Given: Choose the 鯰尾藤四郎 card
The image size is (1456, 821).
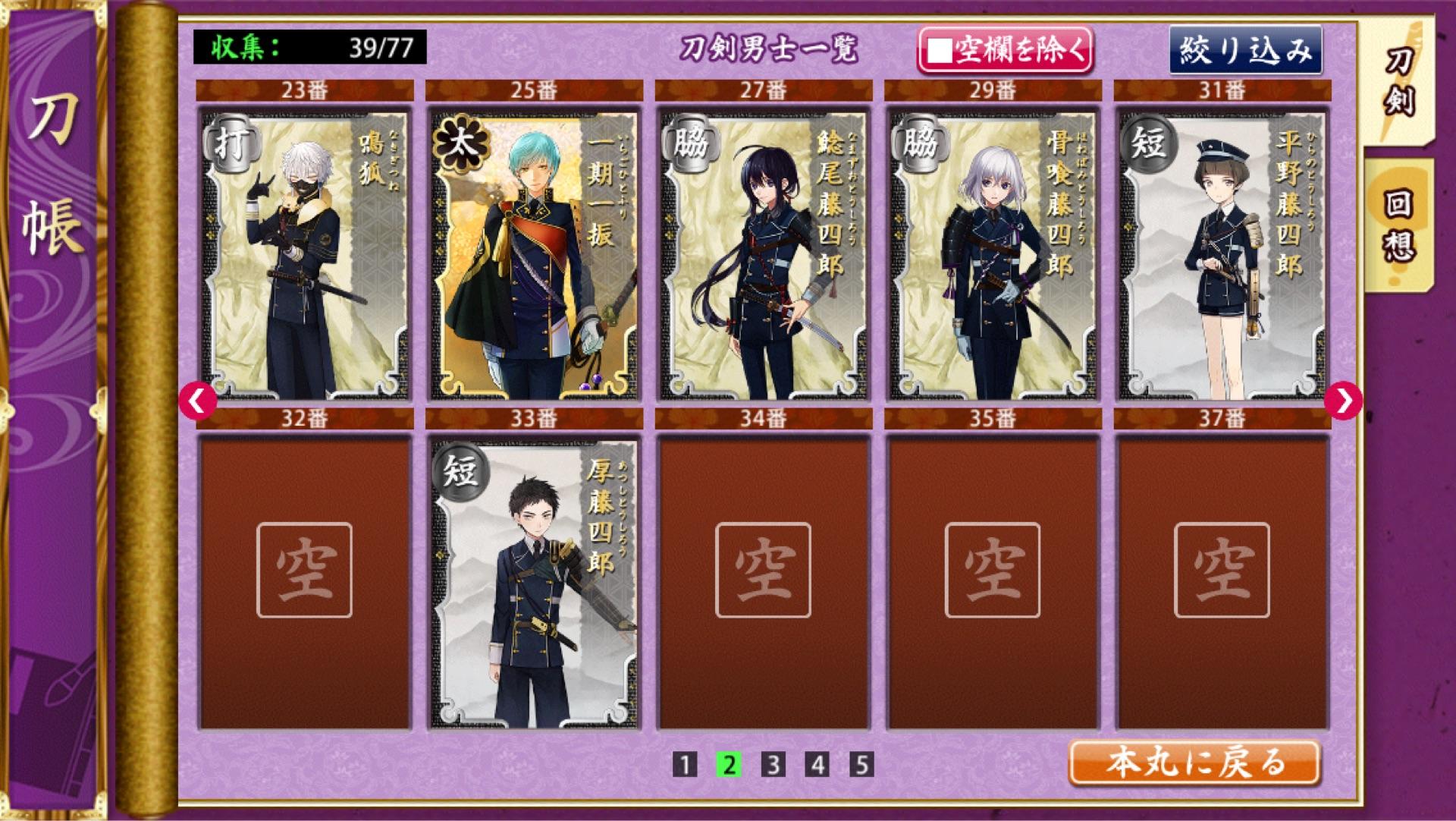Looking at the screenshot, I should (x=764, y=254).
